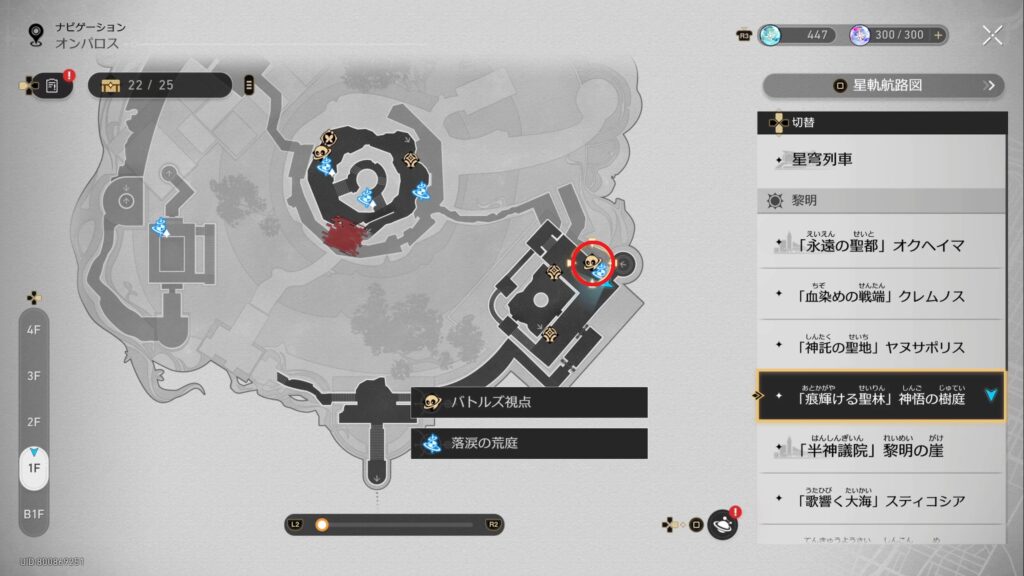Close the navigation map screen

991,36
